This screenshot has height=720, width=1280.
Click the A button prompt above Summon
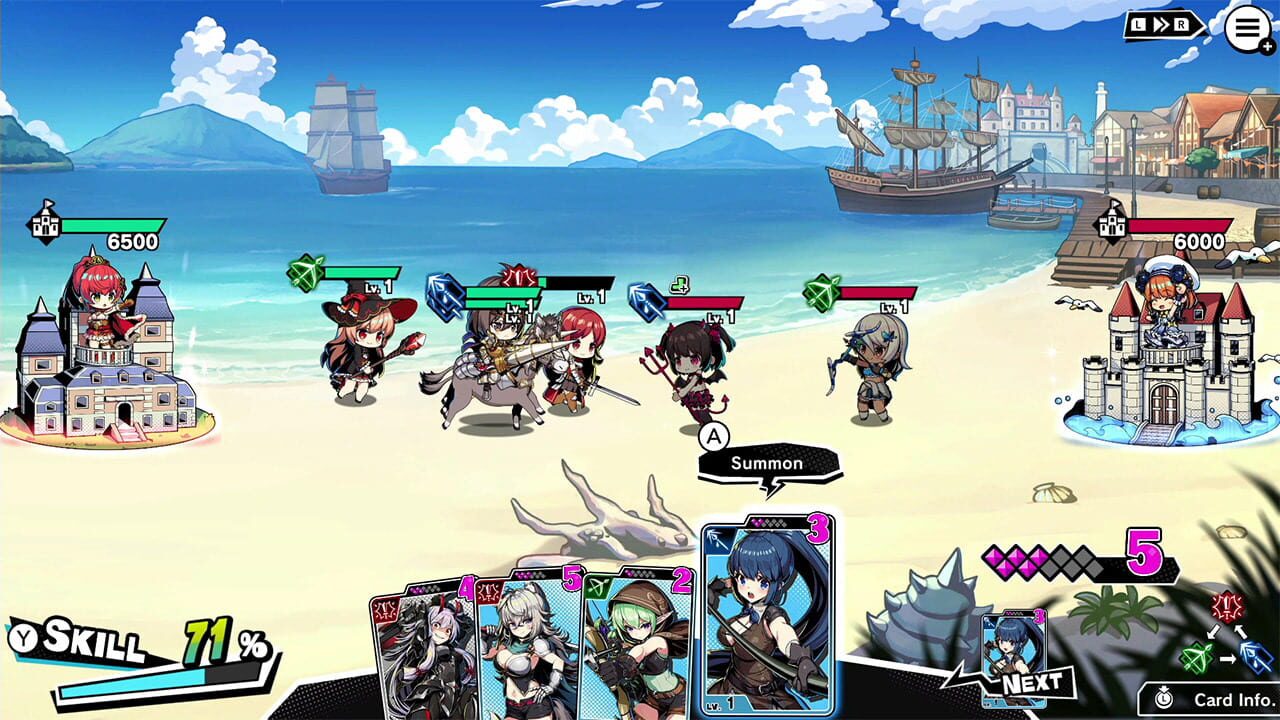coord(712,437)
